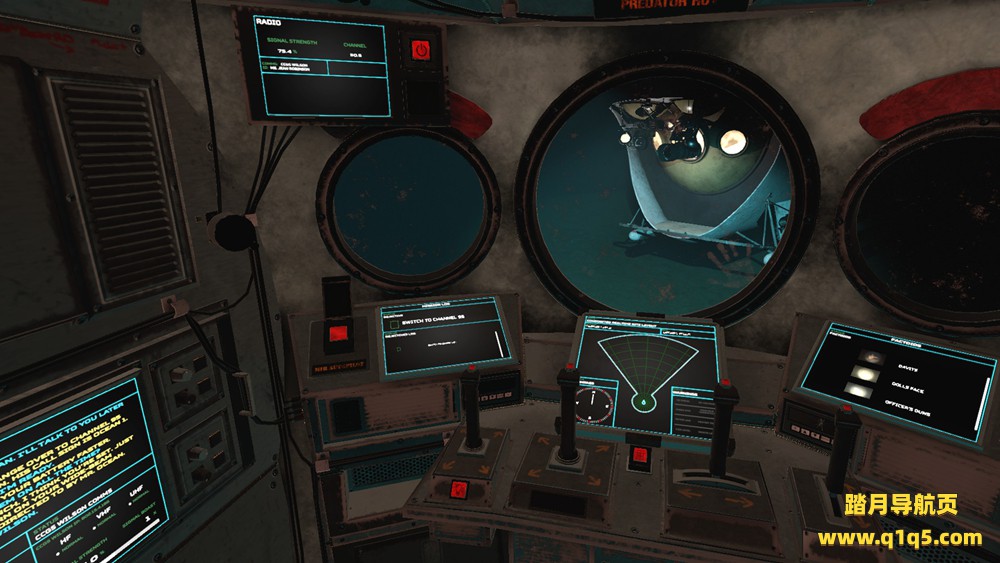Select the Switch to Channel 55 objective

[438, 322]
